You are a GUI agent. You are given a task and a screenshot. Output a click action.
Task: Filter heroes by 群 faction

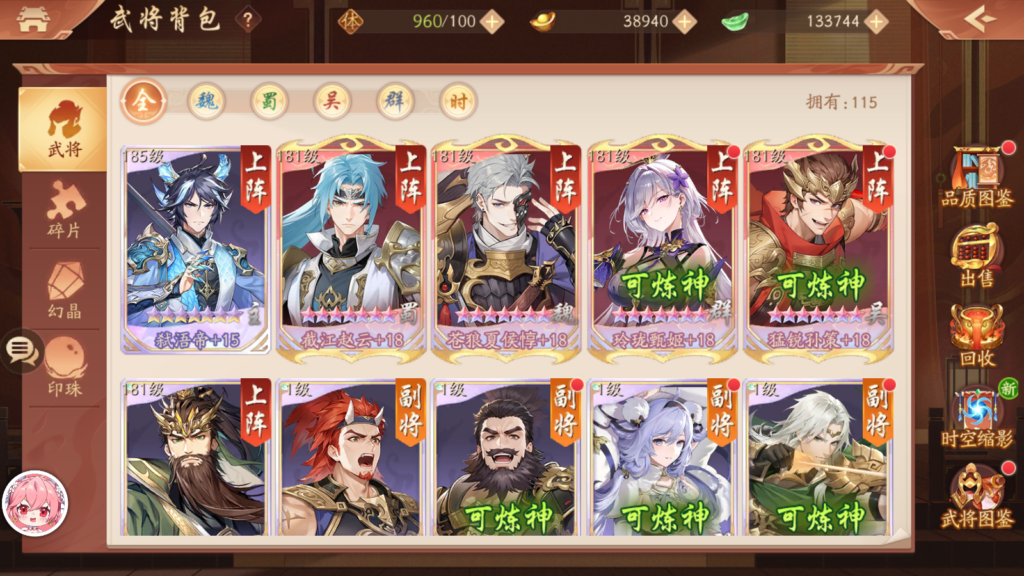coord(395,101)
